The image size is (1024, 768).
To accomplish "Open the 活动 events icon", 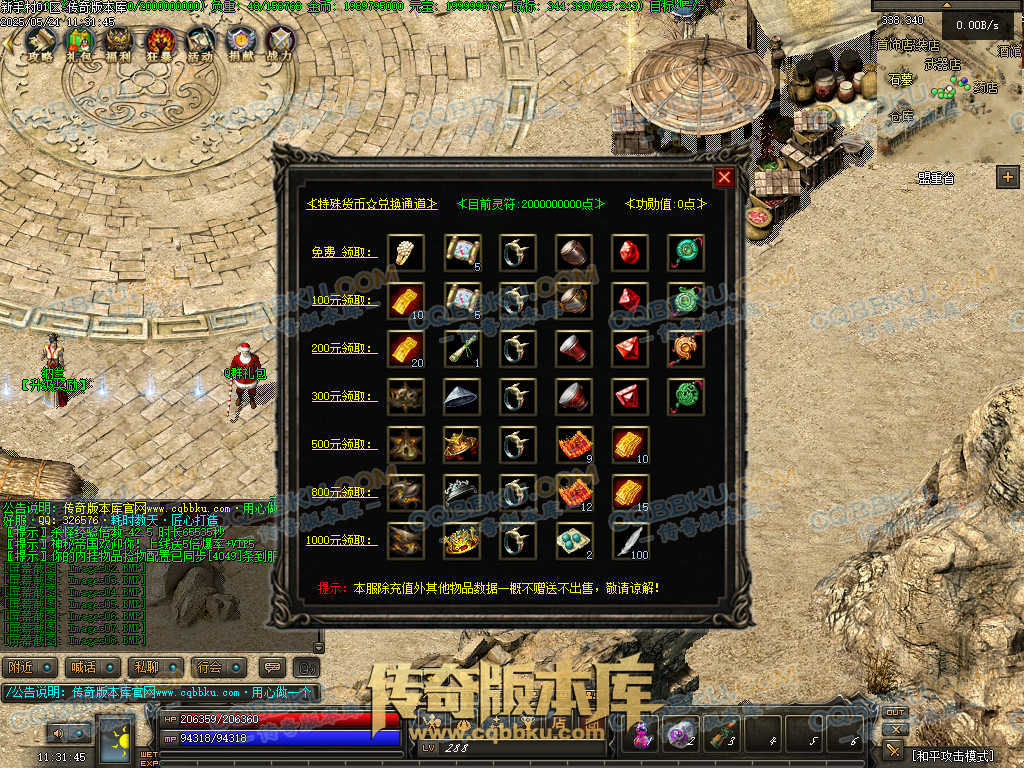I will click(x=200, y=41).
